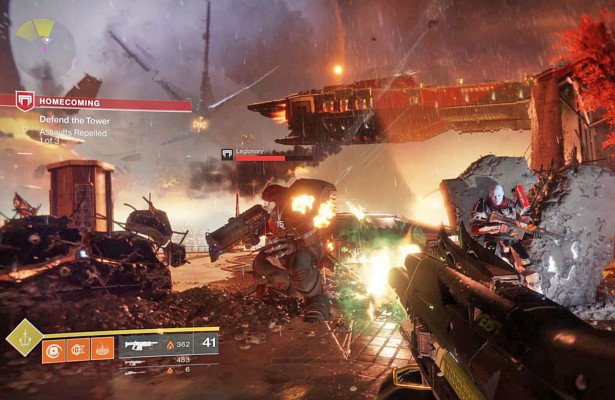Viewport: 615px width, 400px height.
Task: Trigger the melee ability icon
Action: (x=78, y=349)
